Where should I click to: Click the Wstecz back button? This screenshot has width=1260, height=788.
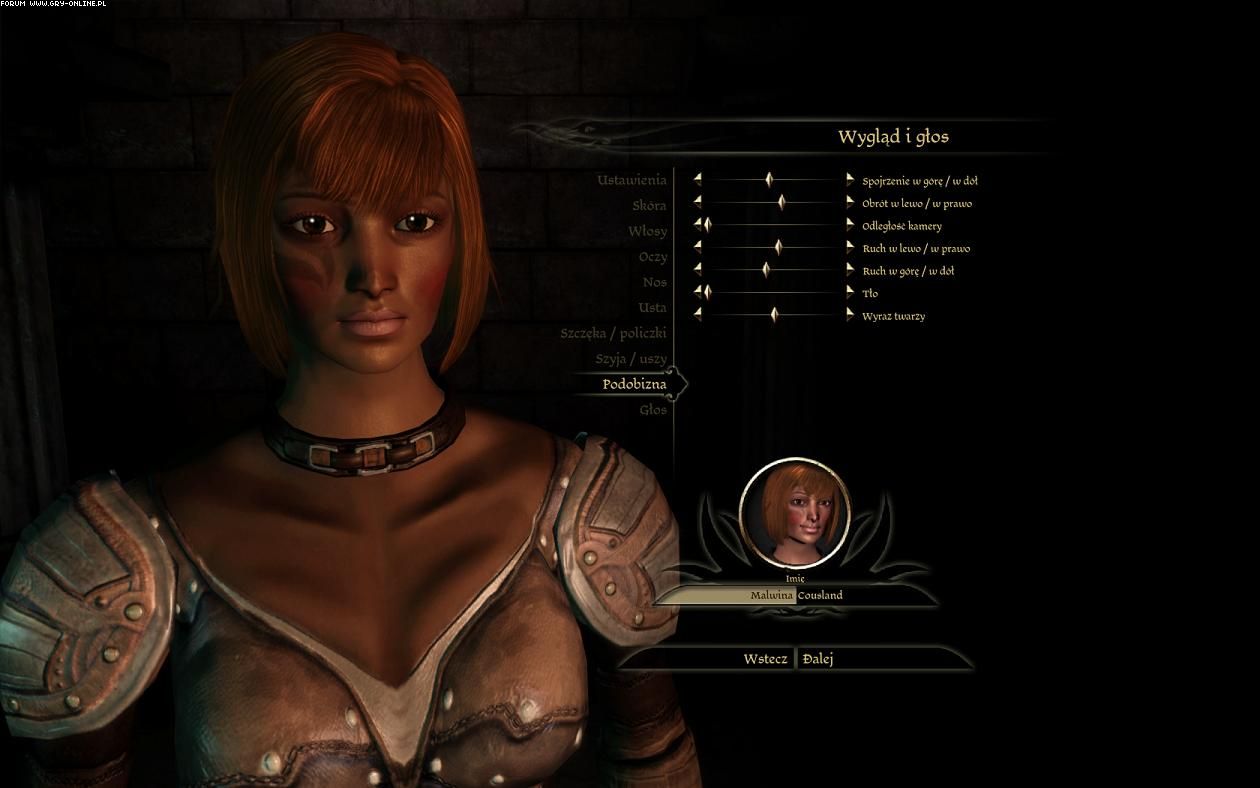point(765,659)
